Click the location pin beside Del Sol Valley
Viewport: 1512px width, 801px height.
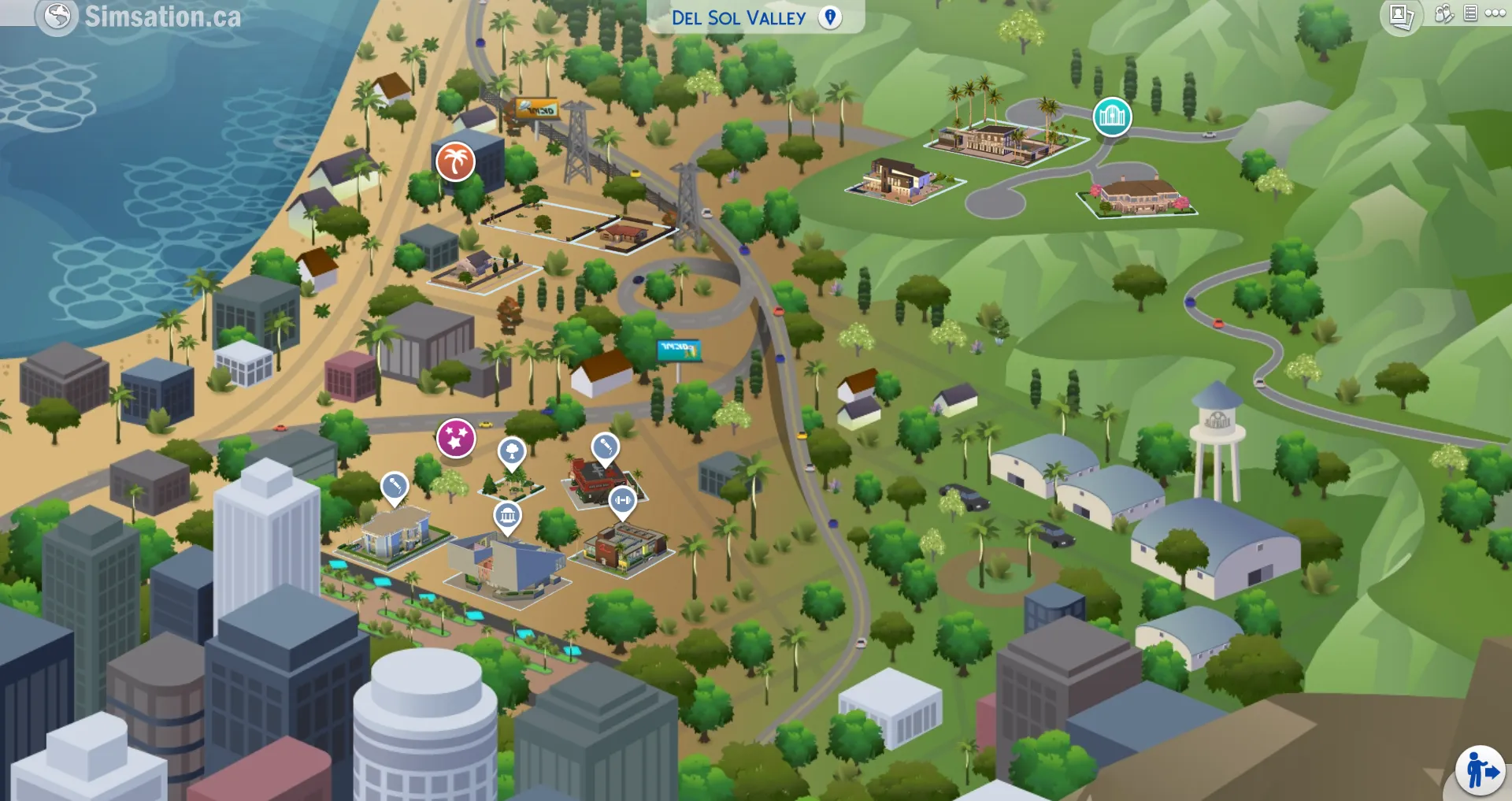pyautogui.click(x=831, y=18)
